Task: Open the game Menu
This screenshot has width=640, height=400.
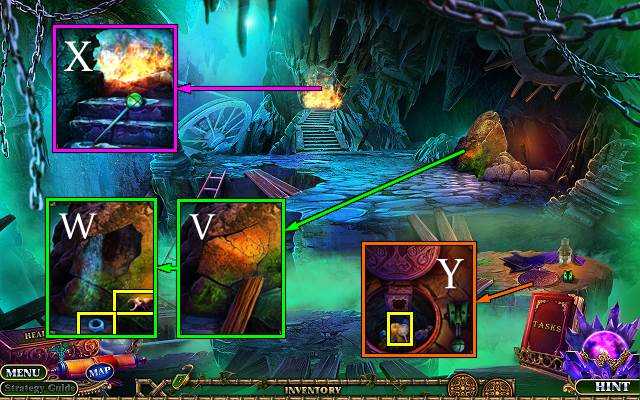Action: point(20,372)
